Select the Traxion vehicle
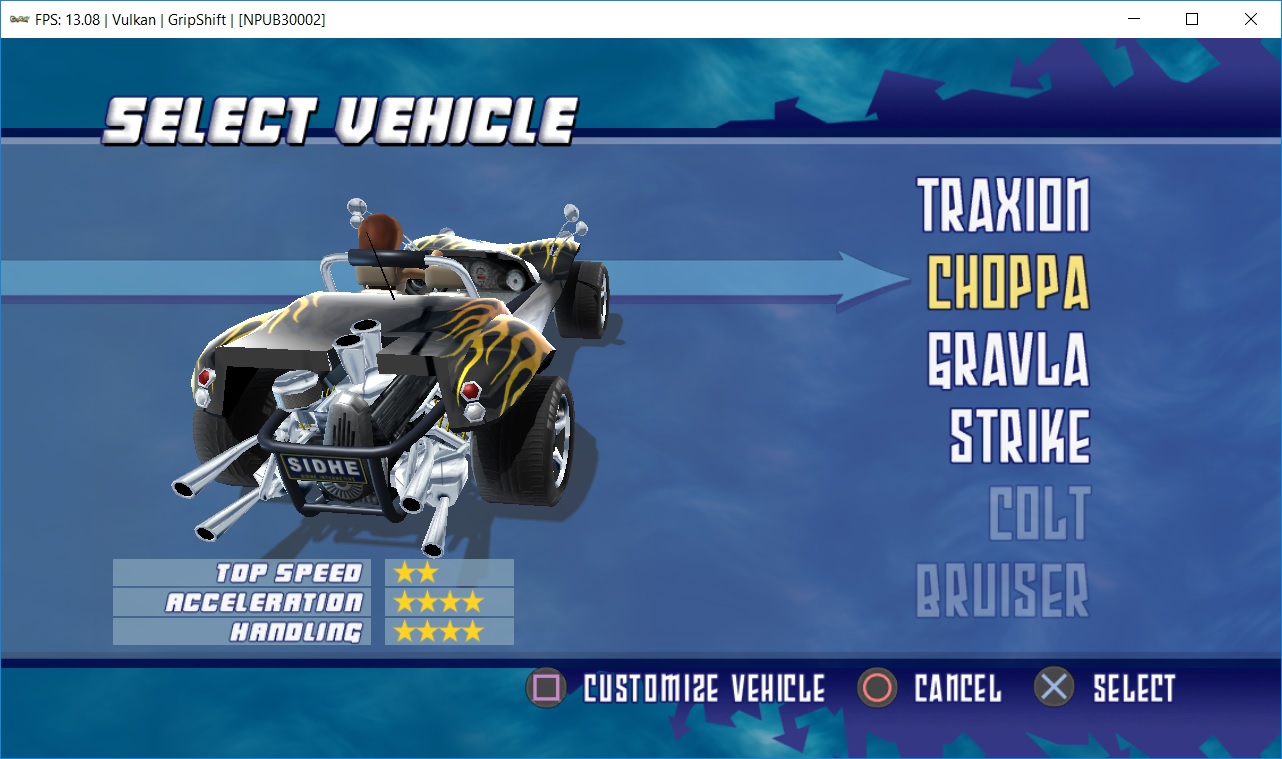 (x=1003, y=206)
